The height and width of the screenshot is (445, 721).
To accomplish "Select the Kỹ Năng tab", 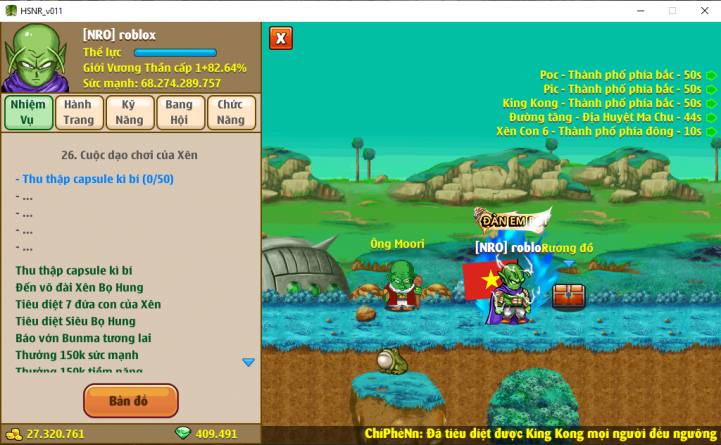I will pos(130,112).
